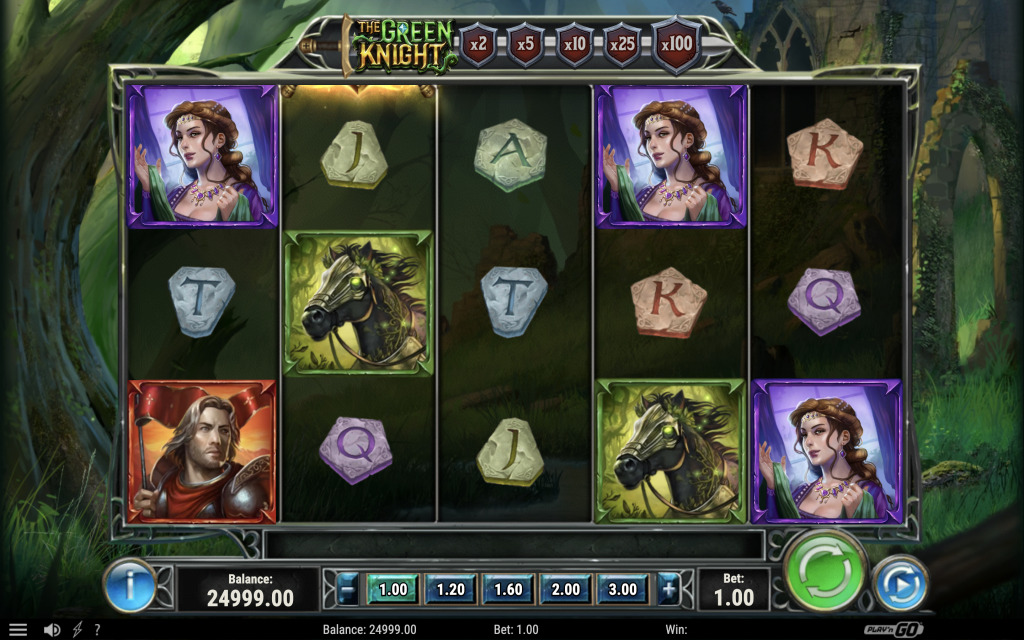The width and height of the screenshot is (1024, 640).
Task: Select the 1.00 bet value
Action: tap(393, 589)
